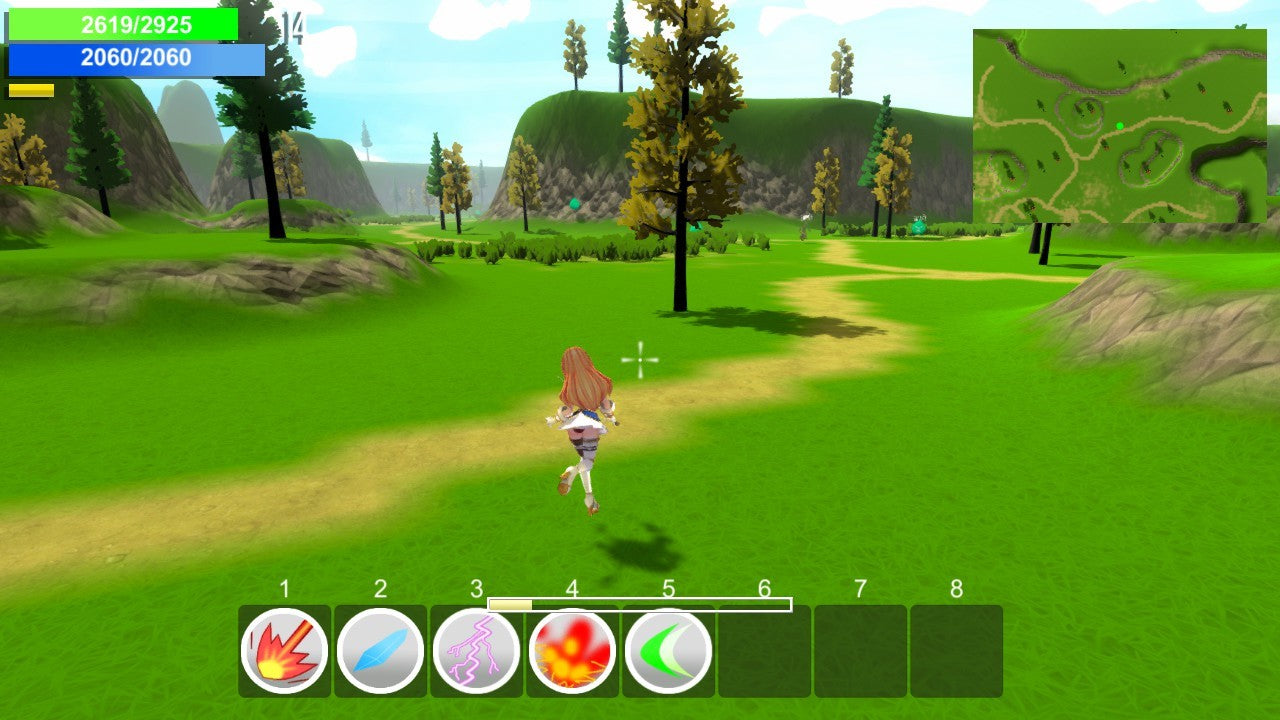
Task: Cast the purple lightning bolt ability
Action: 476,651
